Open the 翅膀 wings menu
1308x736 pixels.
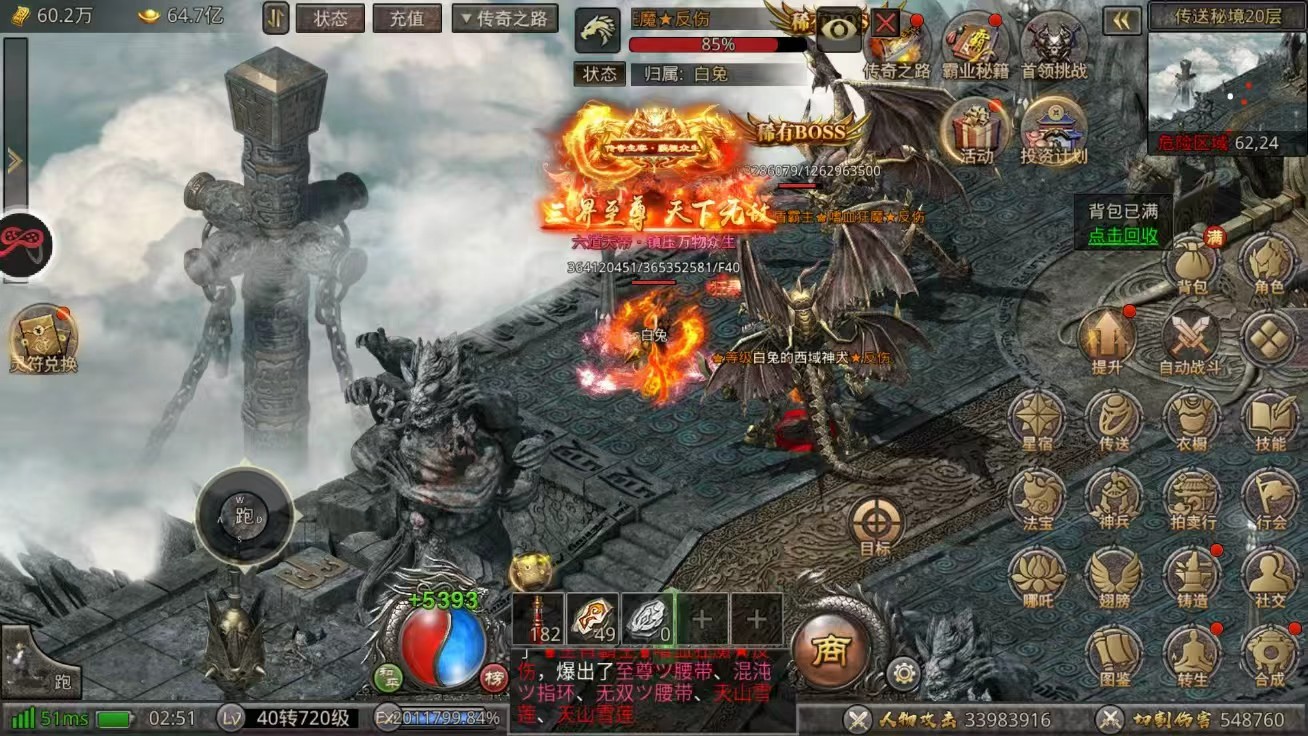[x=1114, y=577]
